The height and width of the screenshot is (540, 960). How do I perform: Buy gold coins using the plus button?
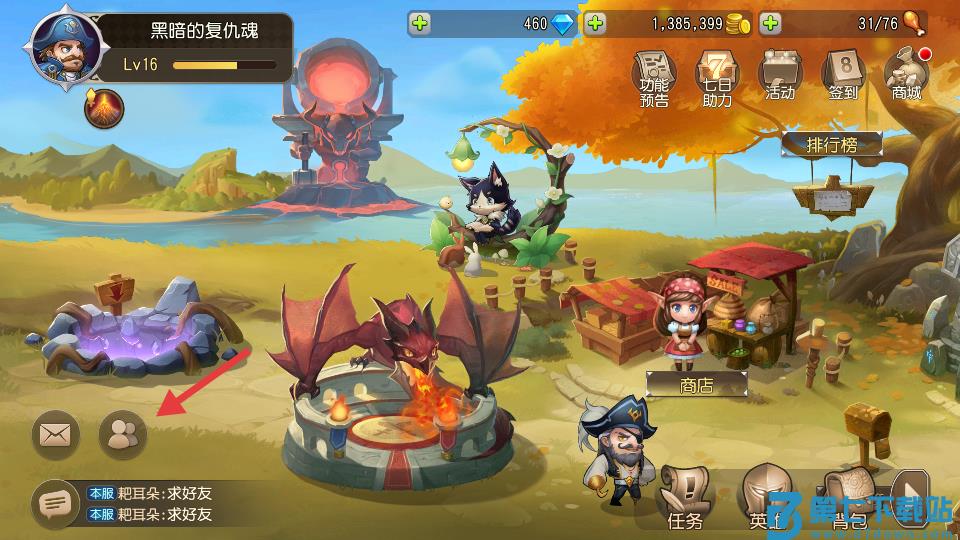pos(596,24)
